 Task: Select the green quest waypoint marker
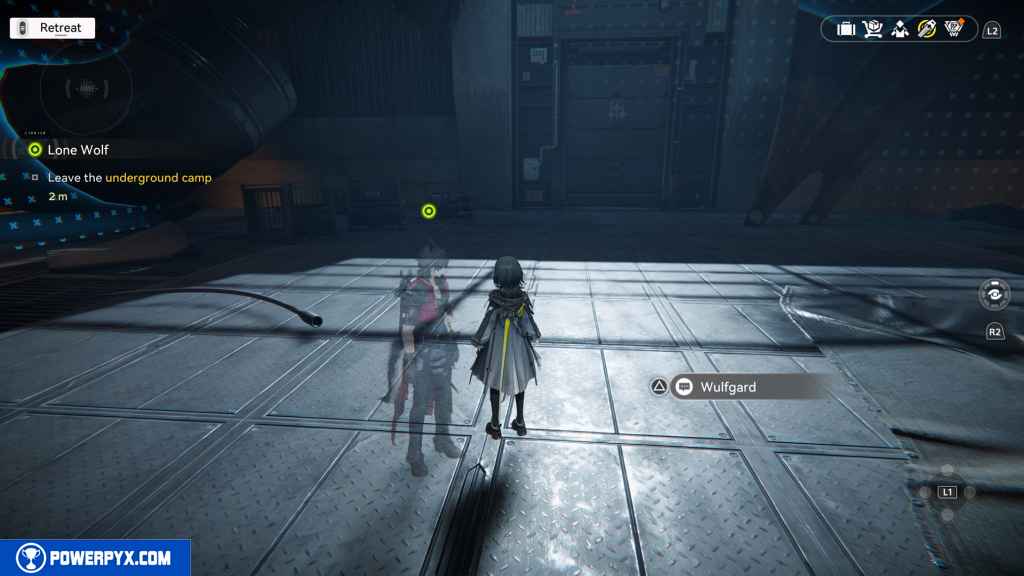click(x=429, y=211)
